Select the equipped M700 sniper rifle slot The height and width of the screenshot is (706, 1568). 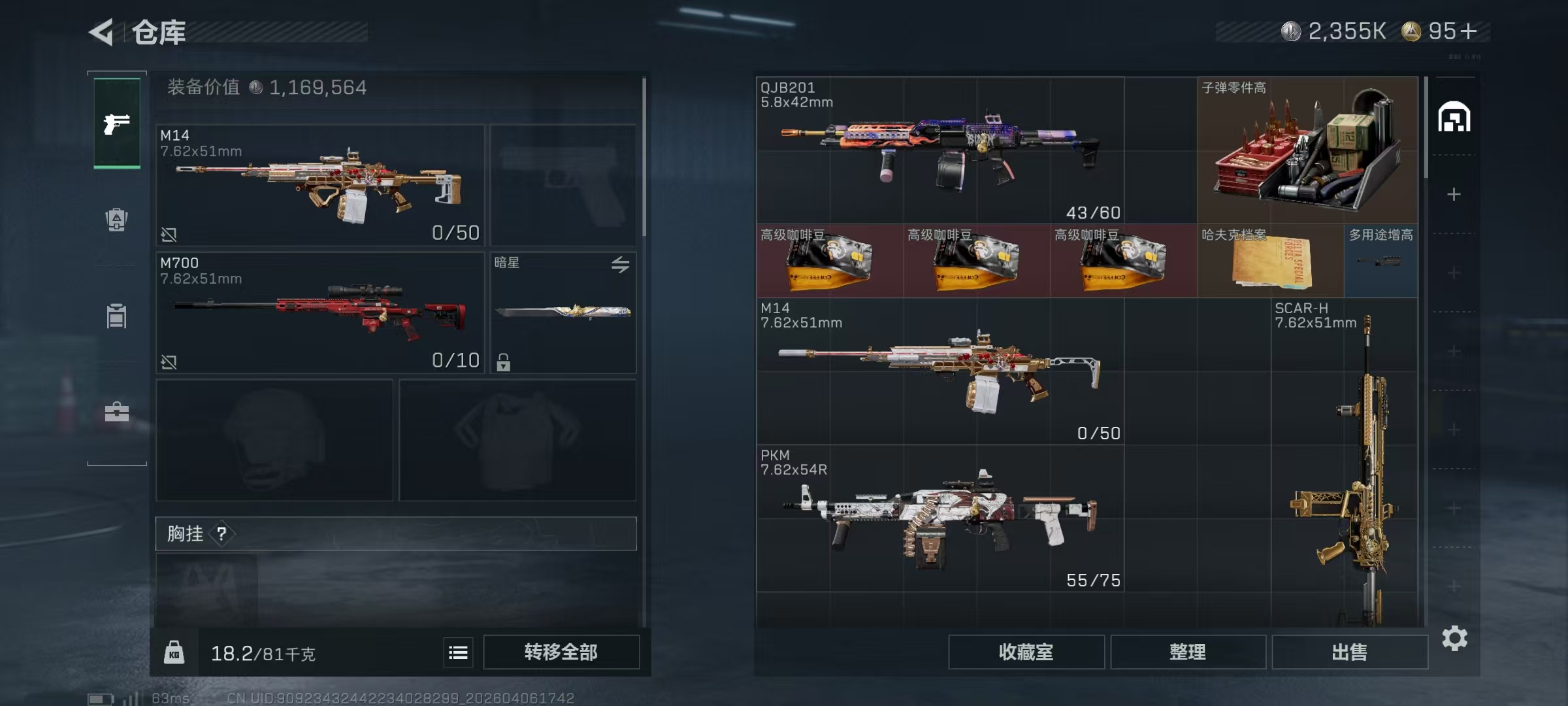[x=320, y=313]
